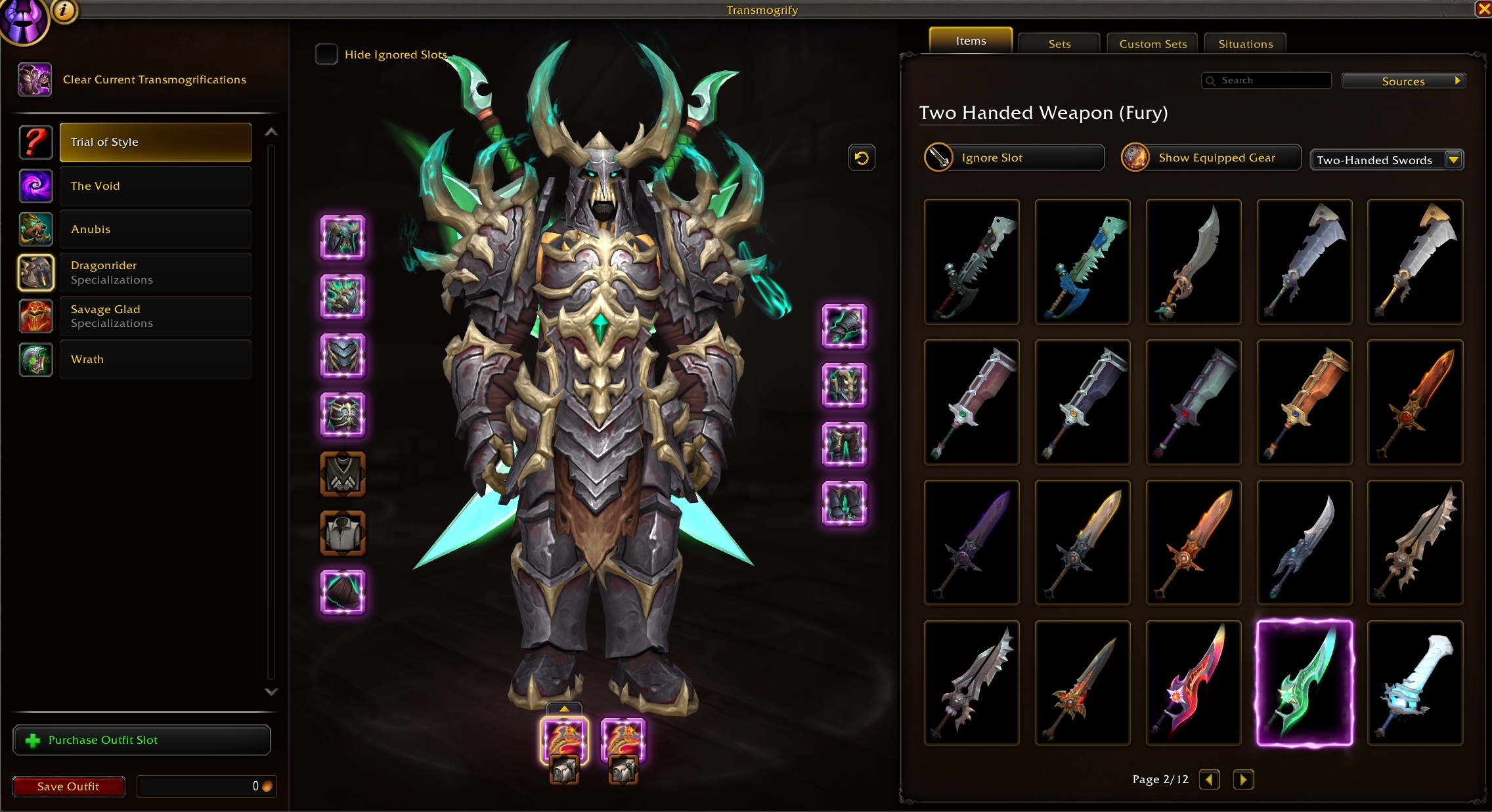The image size is (1492, 812).
Task: Choose The Void outfit
Action: 155,186
